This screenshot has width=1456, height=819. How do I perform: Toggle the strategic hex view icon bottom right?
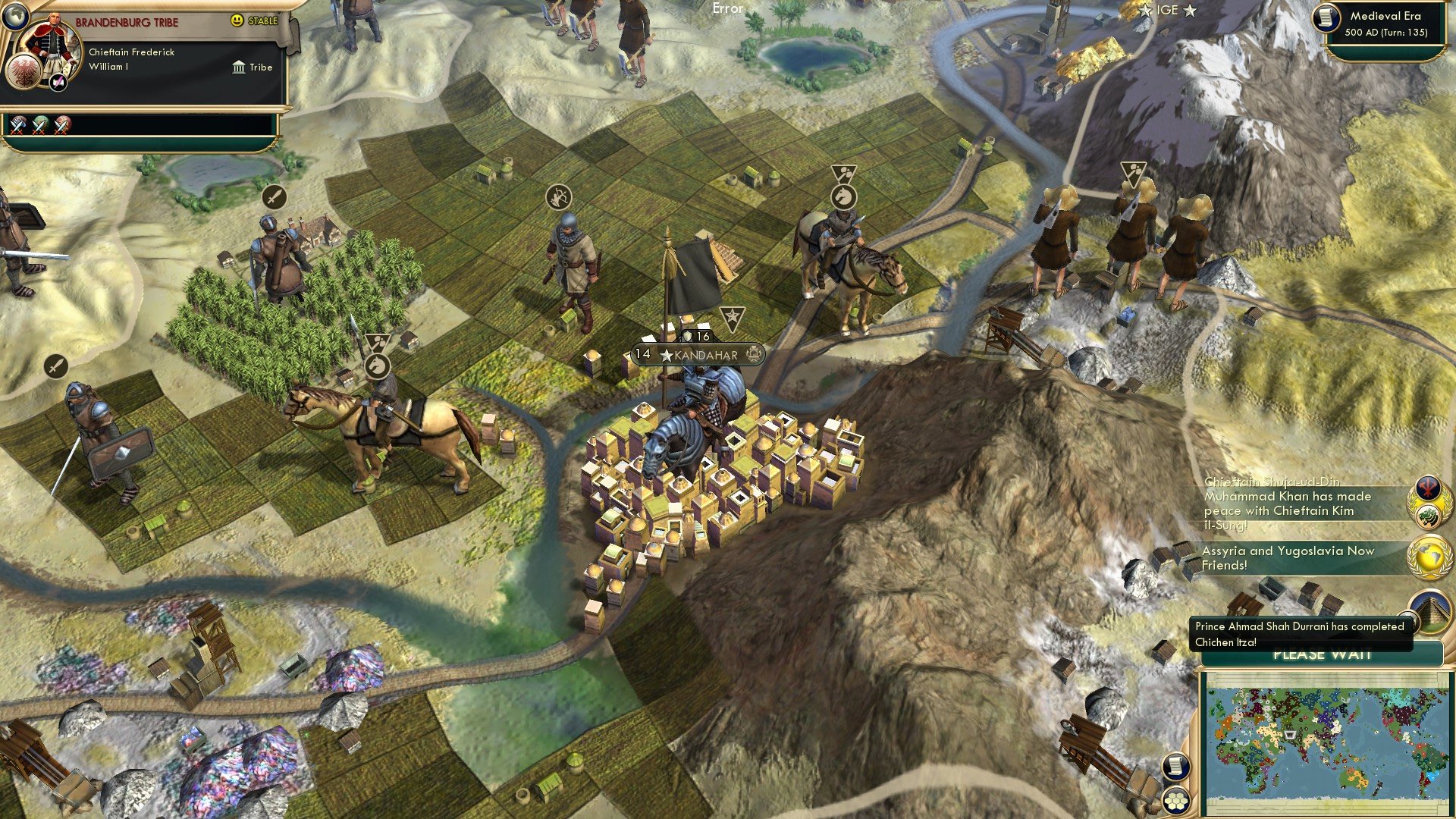(x=1175, y=802)
